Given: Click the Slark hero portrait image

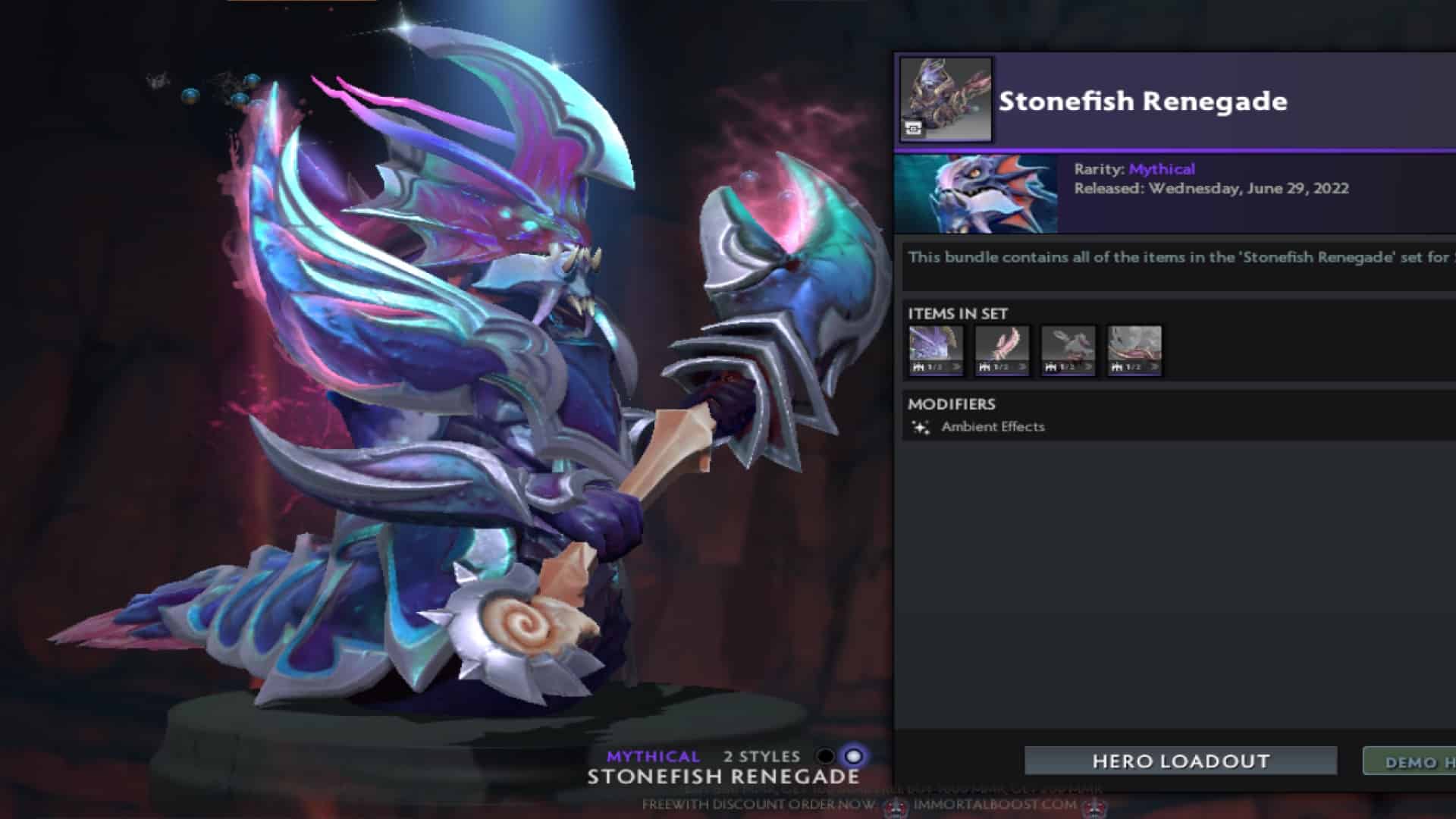Looking at the screenshot, I should tap(977, 193).
